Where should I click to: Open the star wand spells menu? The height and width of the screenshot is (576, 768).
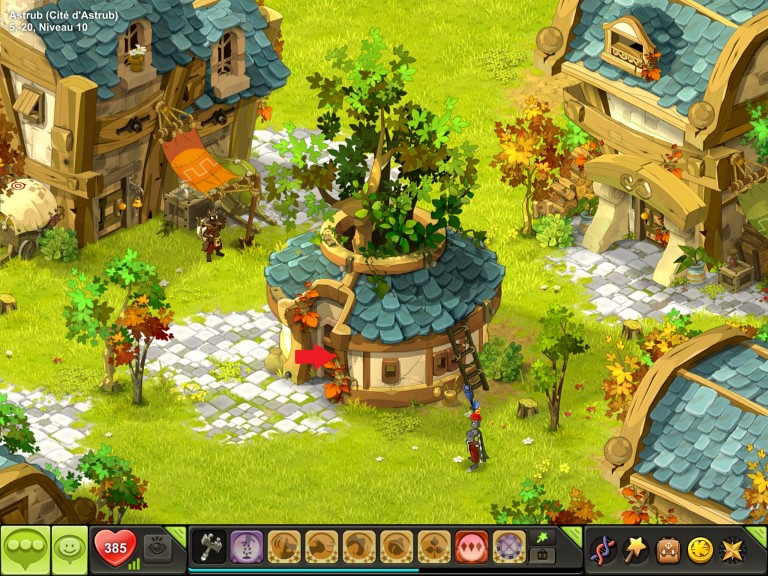[635, 549]
